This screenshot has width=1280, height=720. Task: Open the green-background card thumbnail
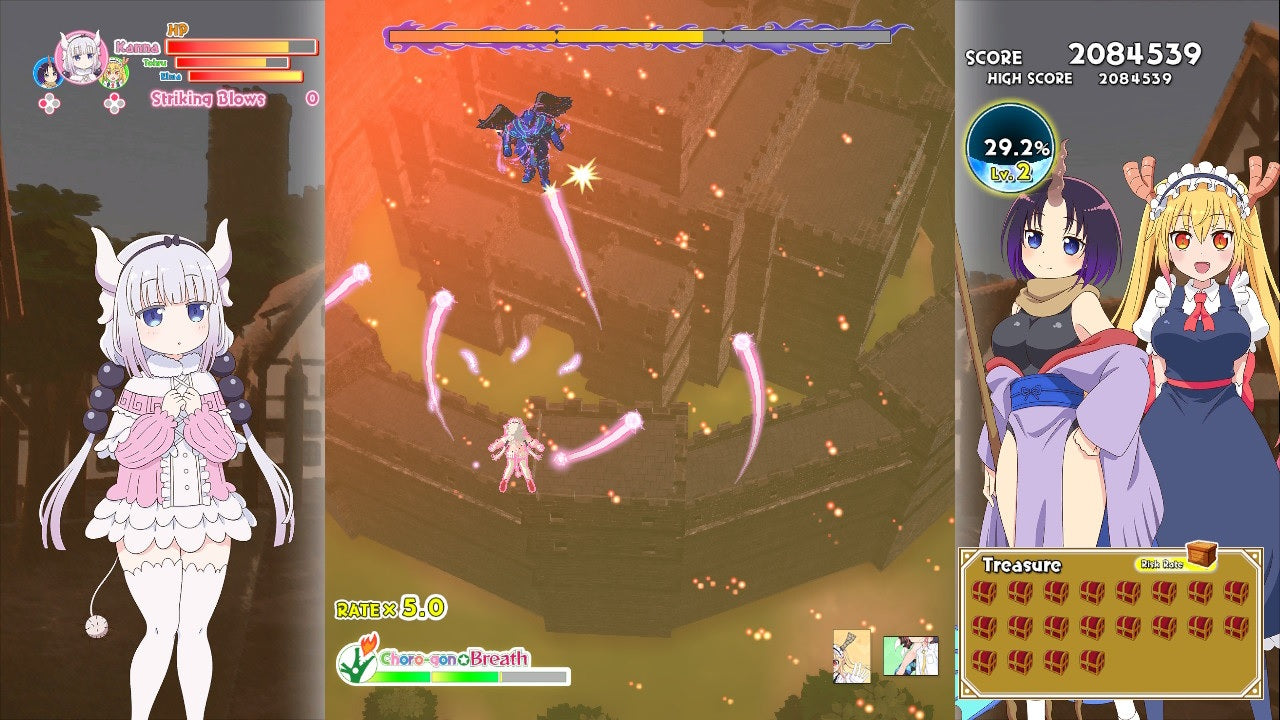[x=910, y=656]
